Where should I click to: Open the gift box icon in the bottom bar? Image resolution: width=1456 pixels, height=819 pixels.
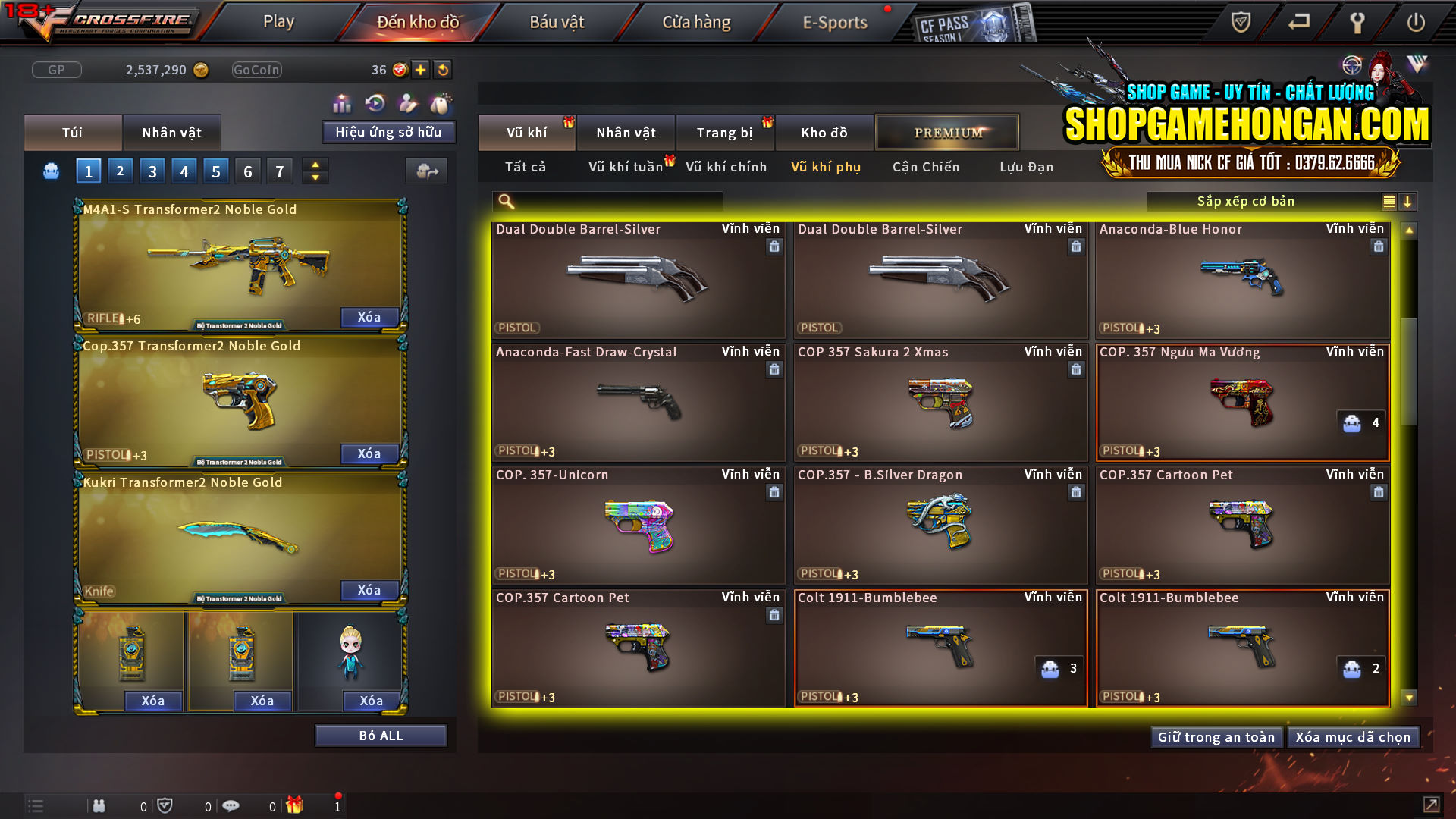pos(293,805)
